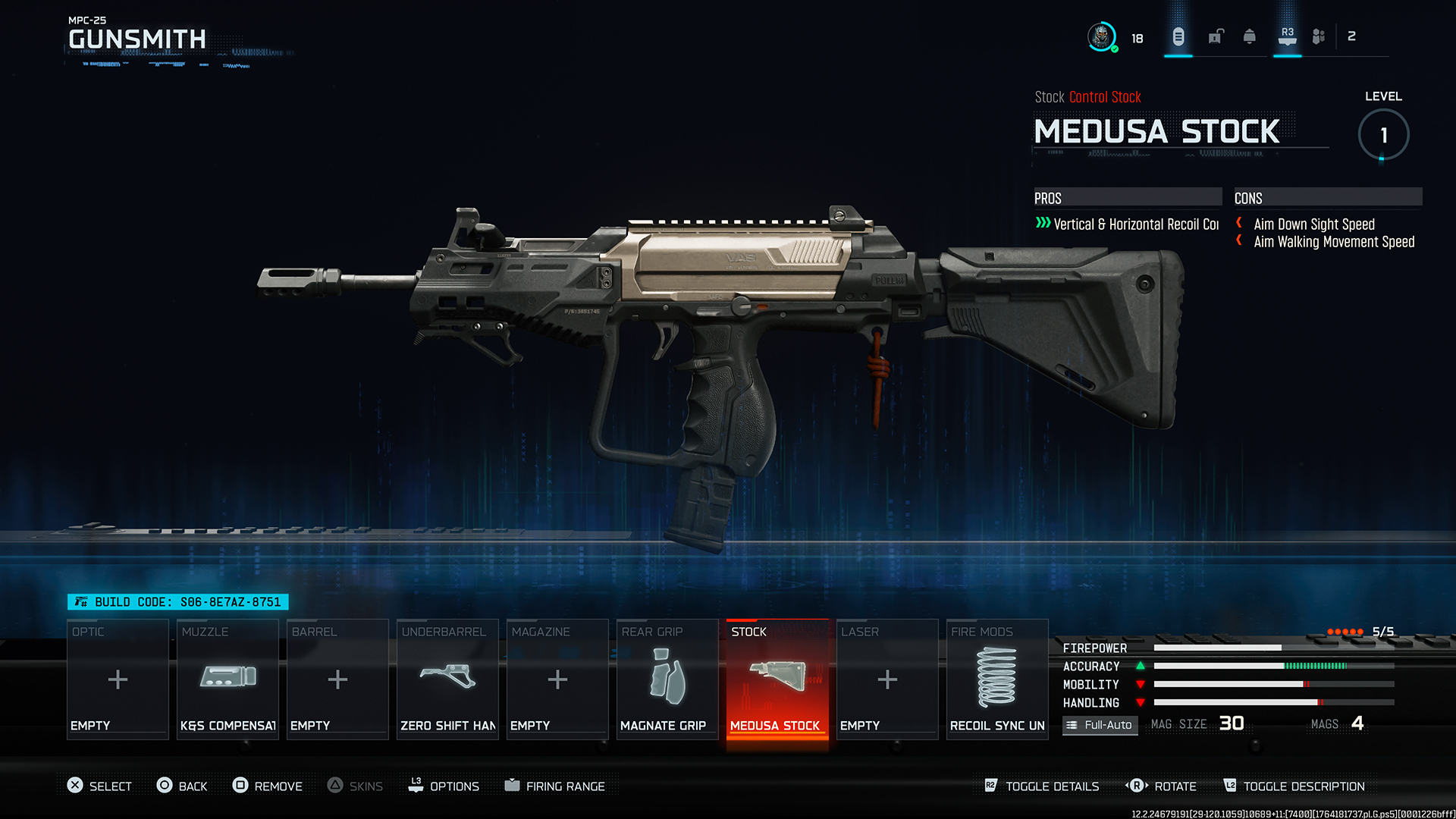Click the magazine icon on the top bar
Screen dimensions: 1456x819
[x=1178, y=36]
